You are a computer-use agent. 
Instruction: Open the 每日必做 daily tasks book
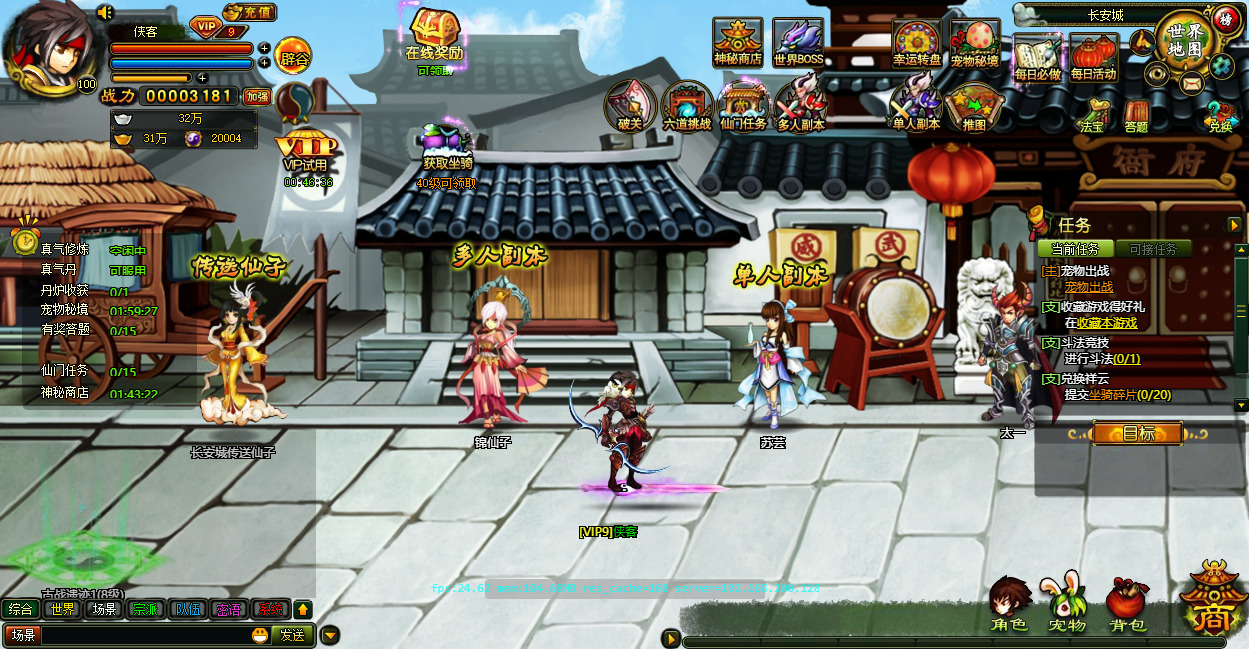pyautogui.click(x=1037, y=55)
